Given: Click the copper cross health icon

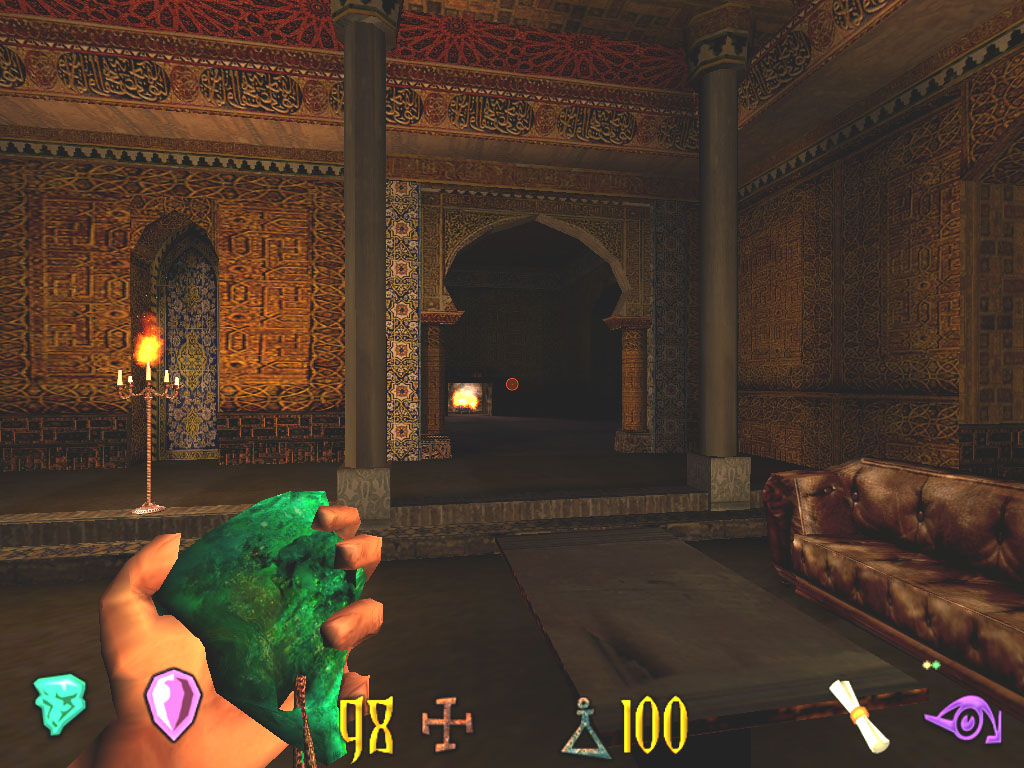Looking at the screenshot, I should (x=446, y=723).
